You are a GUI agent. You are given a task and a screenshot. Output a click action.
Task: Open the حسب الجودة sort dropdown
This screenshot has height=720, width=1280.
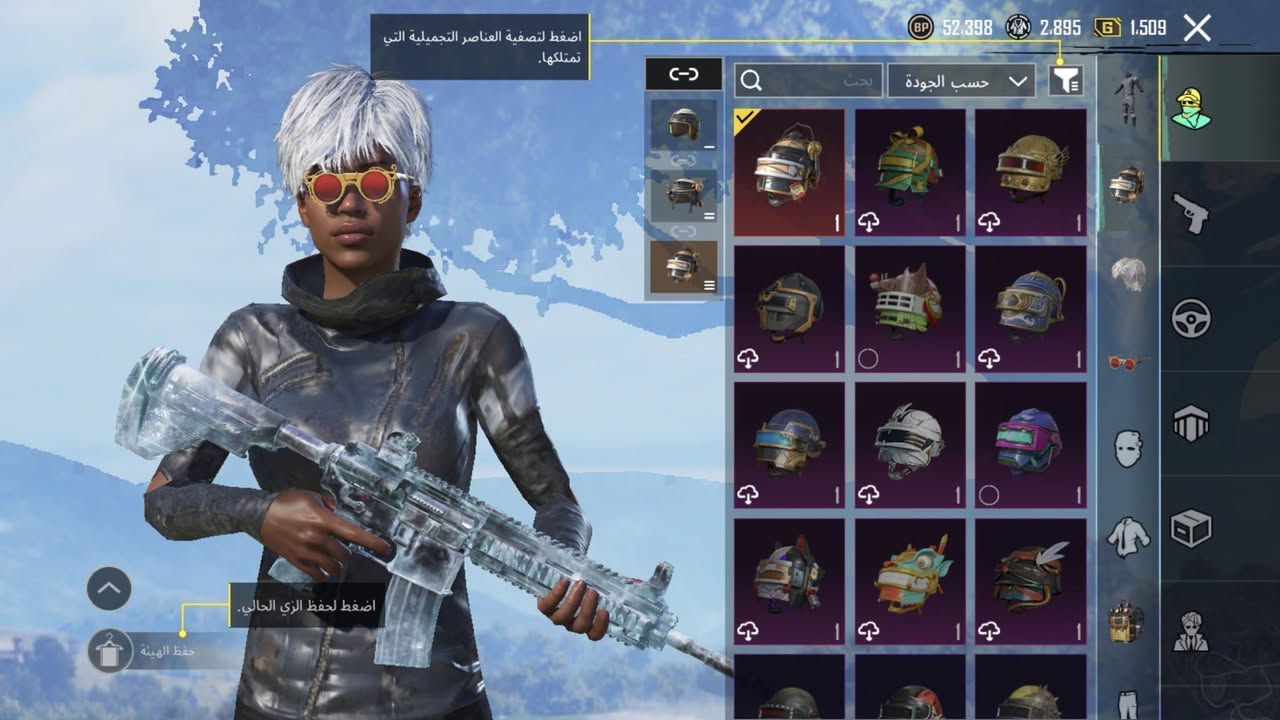950,80
